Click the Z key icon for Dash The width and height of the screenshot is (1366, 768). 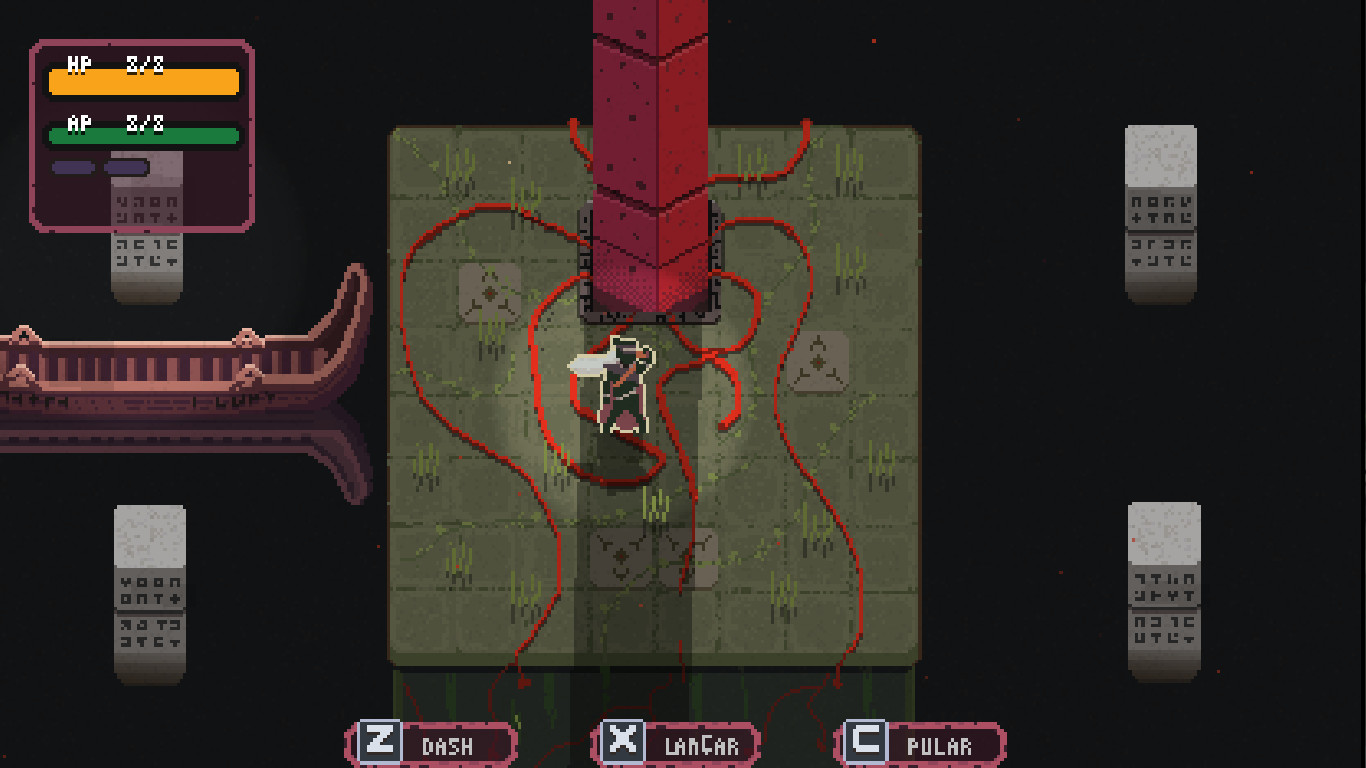378,743
